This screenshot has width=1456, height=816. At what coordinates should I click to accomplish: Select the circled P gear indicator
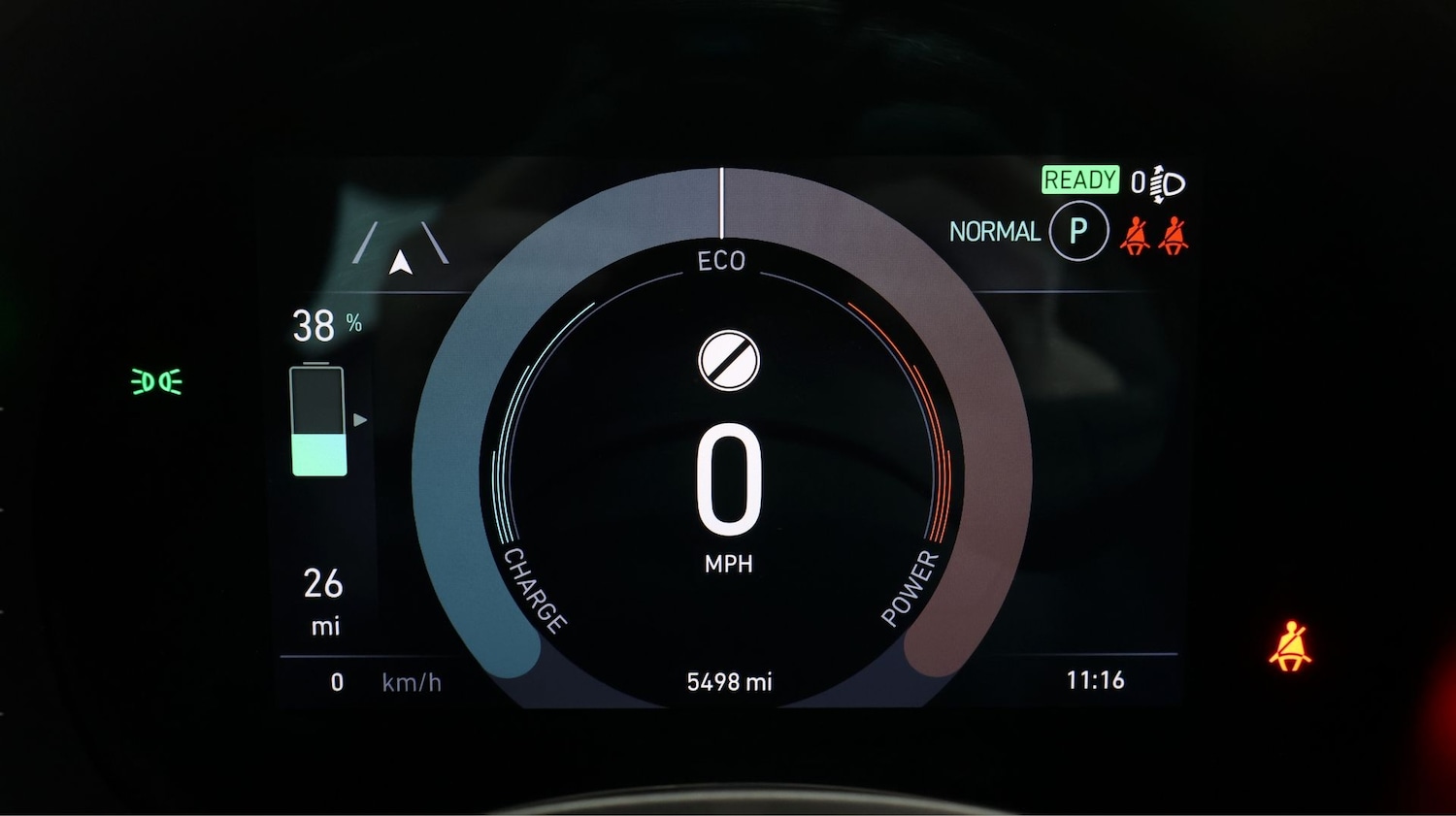tap(1077, 232)
